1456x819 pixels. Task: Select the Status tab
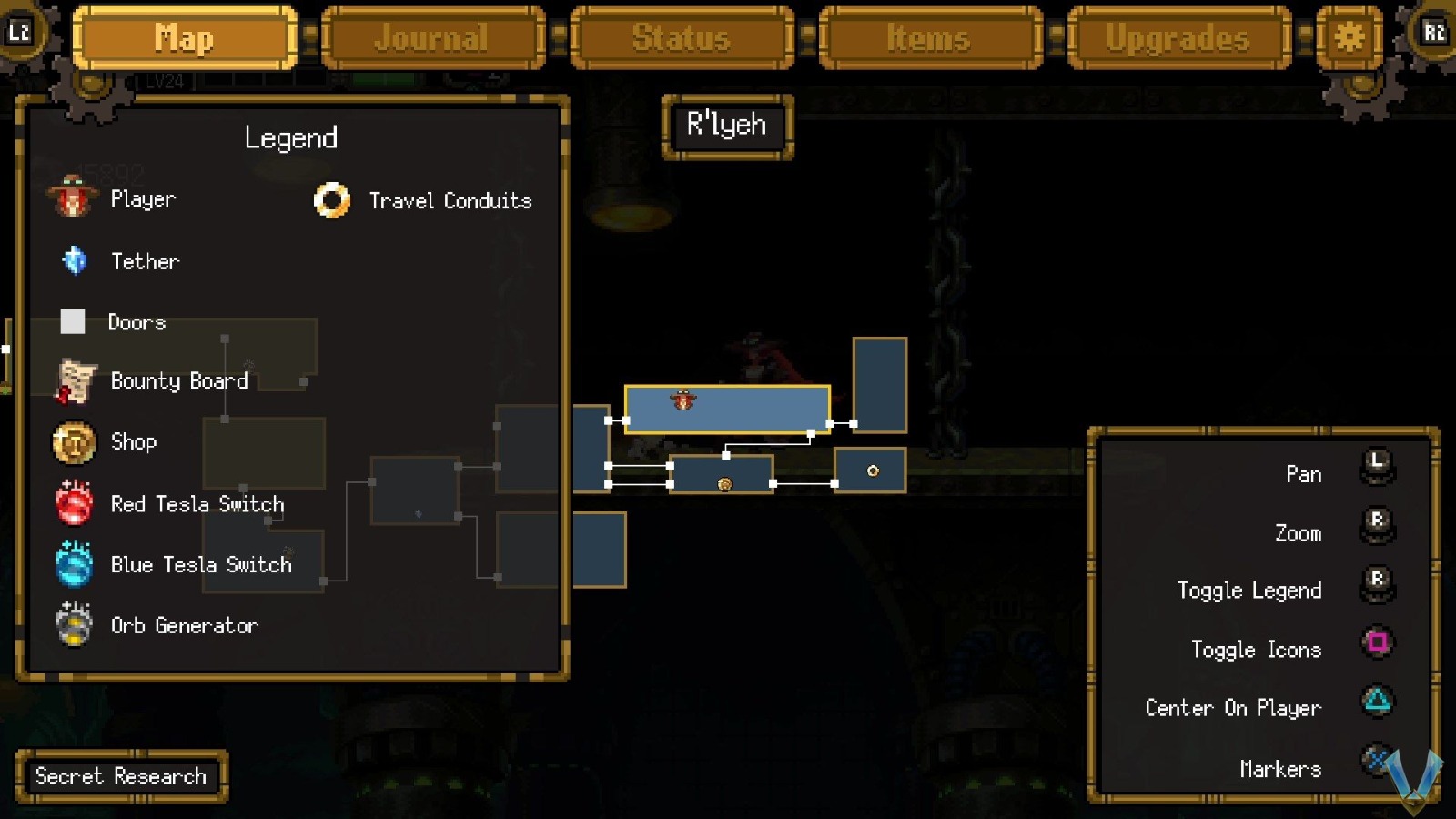(x=682, y=38)
